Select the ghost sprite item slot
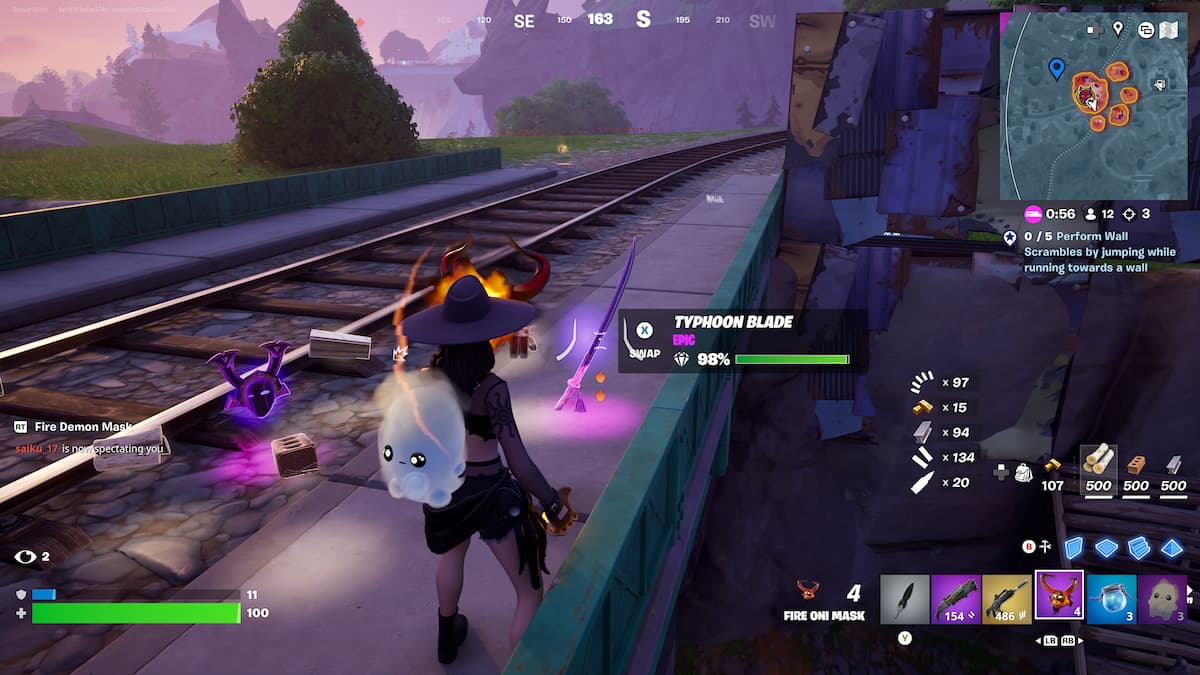The width and height of the screenshot is (1200, 675). click(x=1162, y=598)
